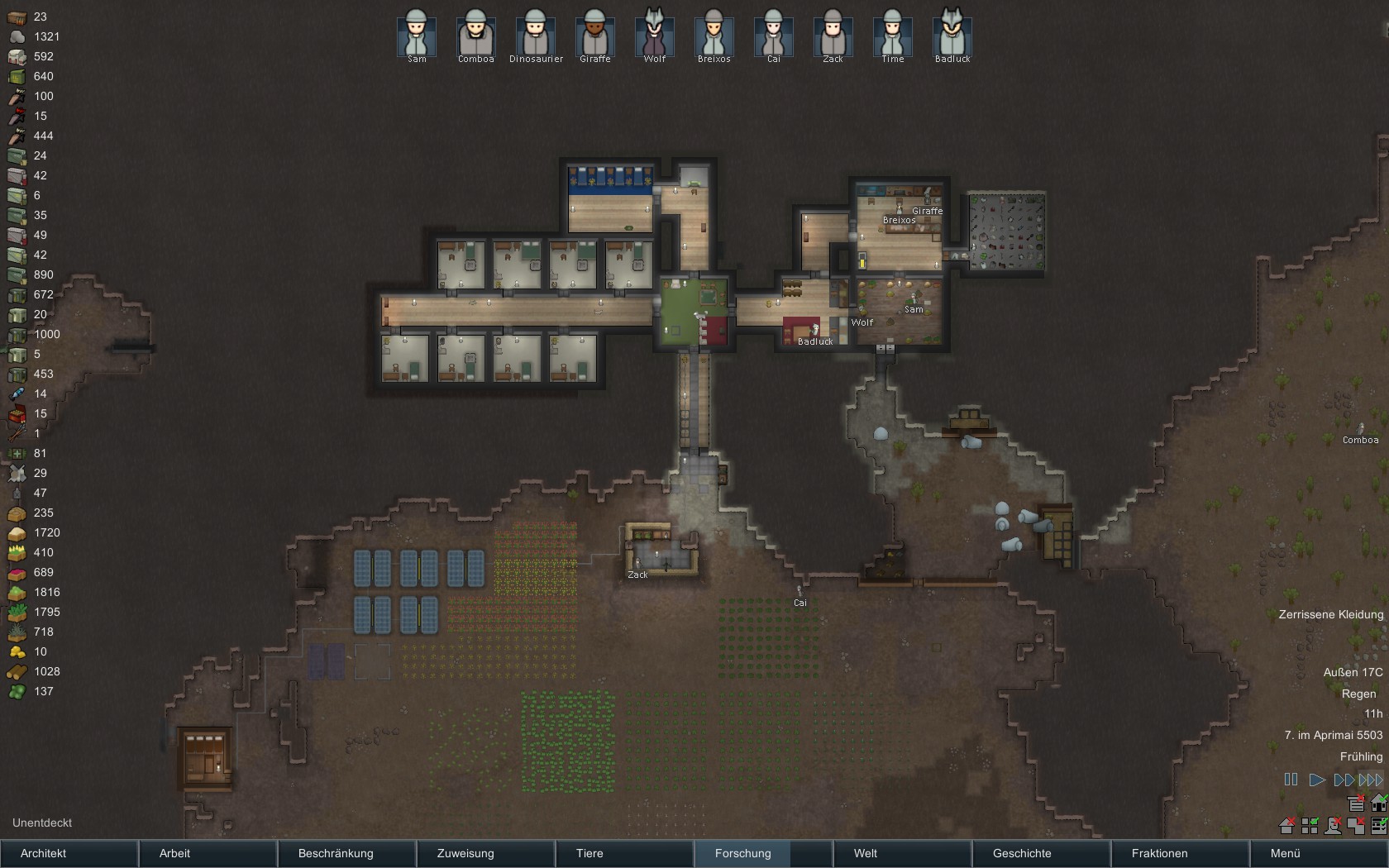Screen dimensions: 1389x868
Task: Select the normal speed play icon
Action: tap(1316, 778)
